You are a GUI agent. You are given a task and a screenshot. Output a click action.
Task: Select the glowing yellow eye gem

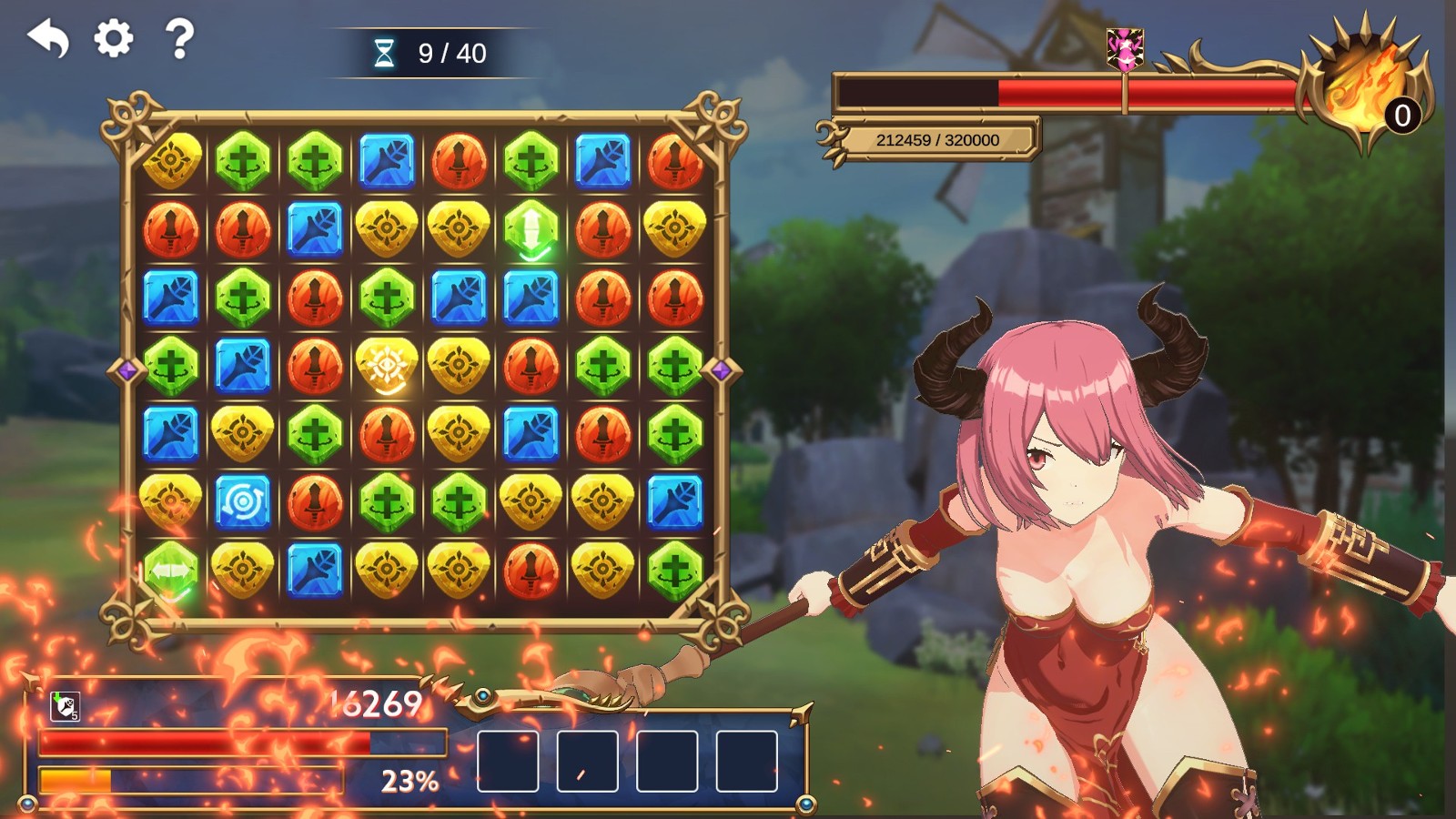point(387,366)
